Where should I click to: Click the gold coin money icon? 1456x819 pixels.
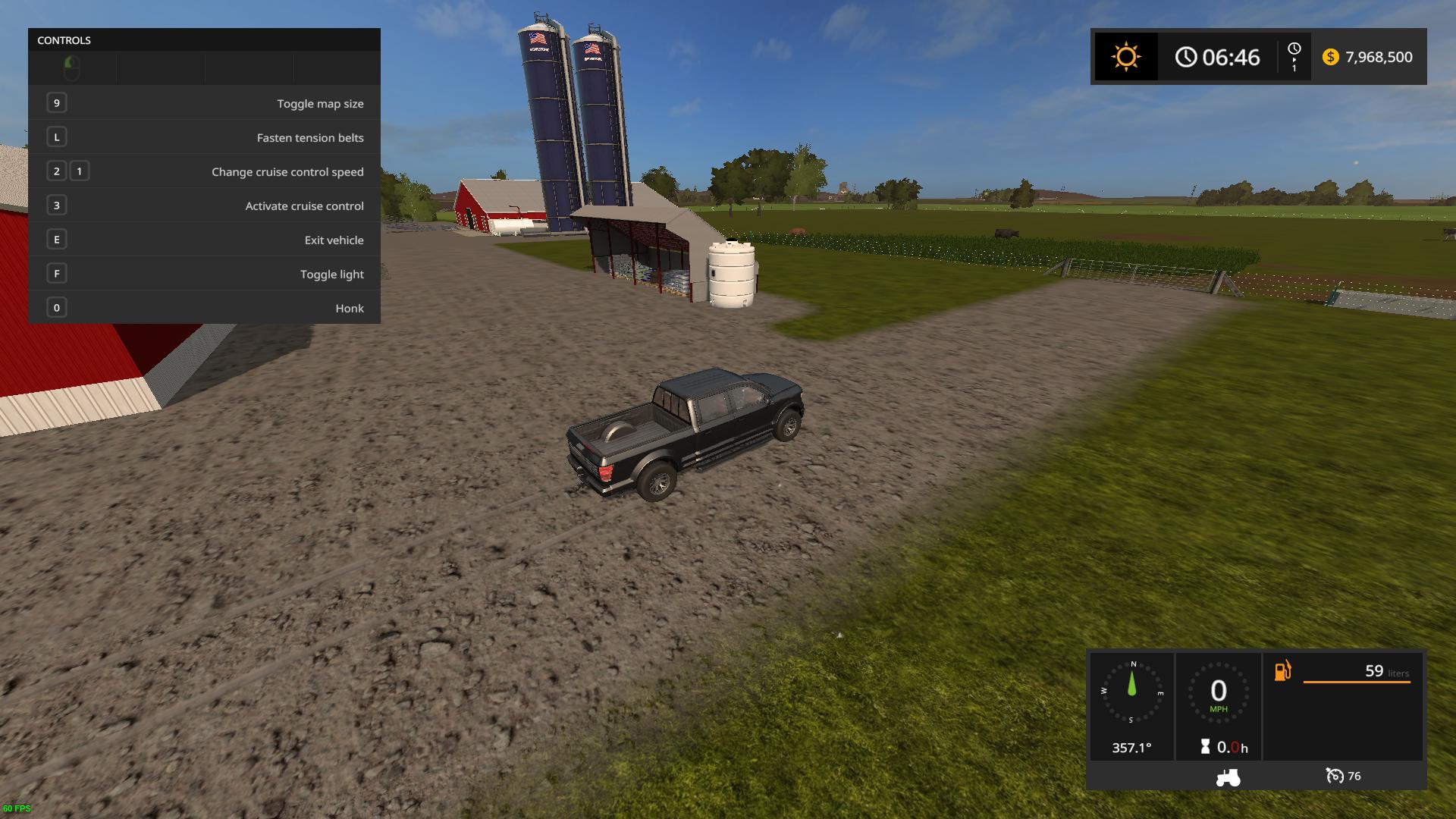[1330, 58]
